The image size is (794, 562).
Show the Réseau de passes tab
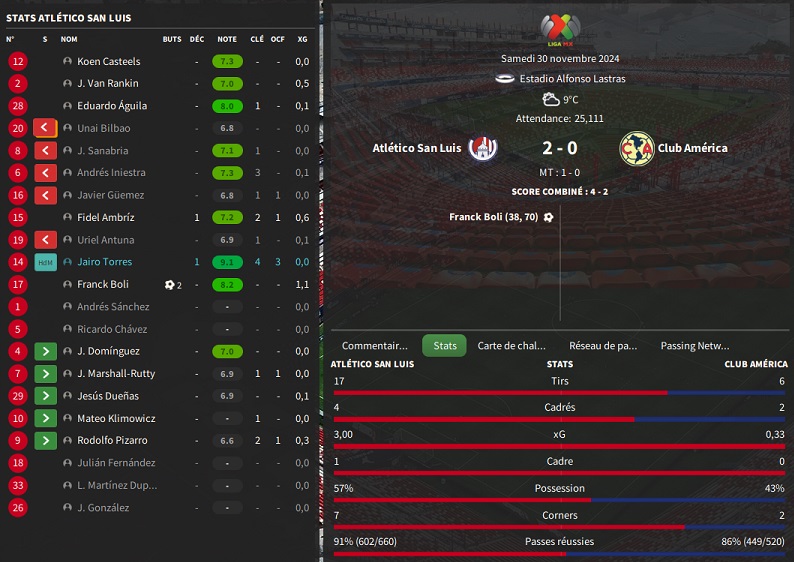[x=603, y=346]
